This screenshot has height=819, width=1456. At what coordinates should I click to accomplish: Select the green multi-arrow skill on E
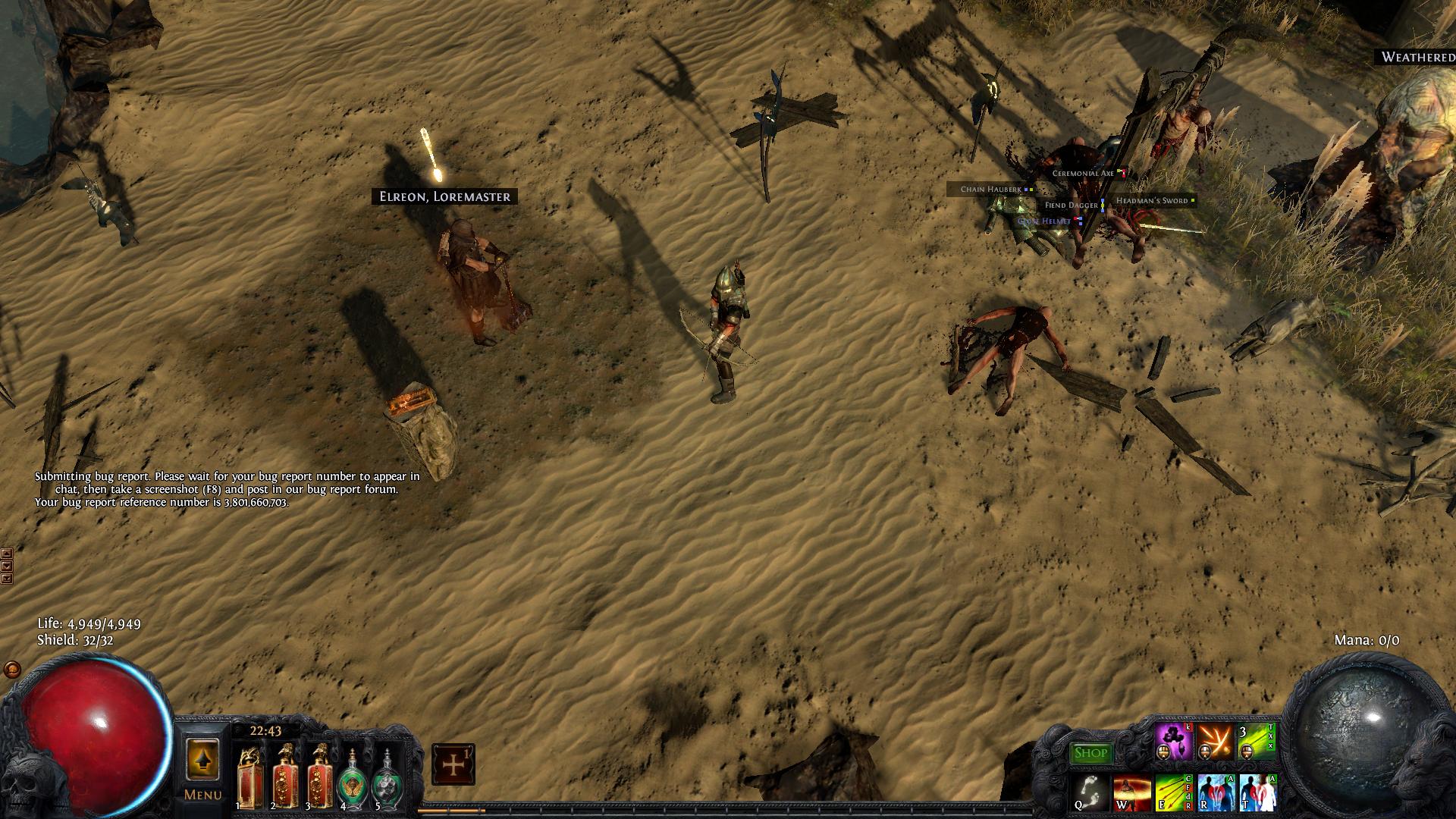tap(1172, 792)
